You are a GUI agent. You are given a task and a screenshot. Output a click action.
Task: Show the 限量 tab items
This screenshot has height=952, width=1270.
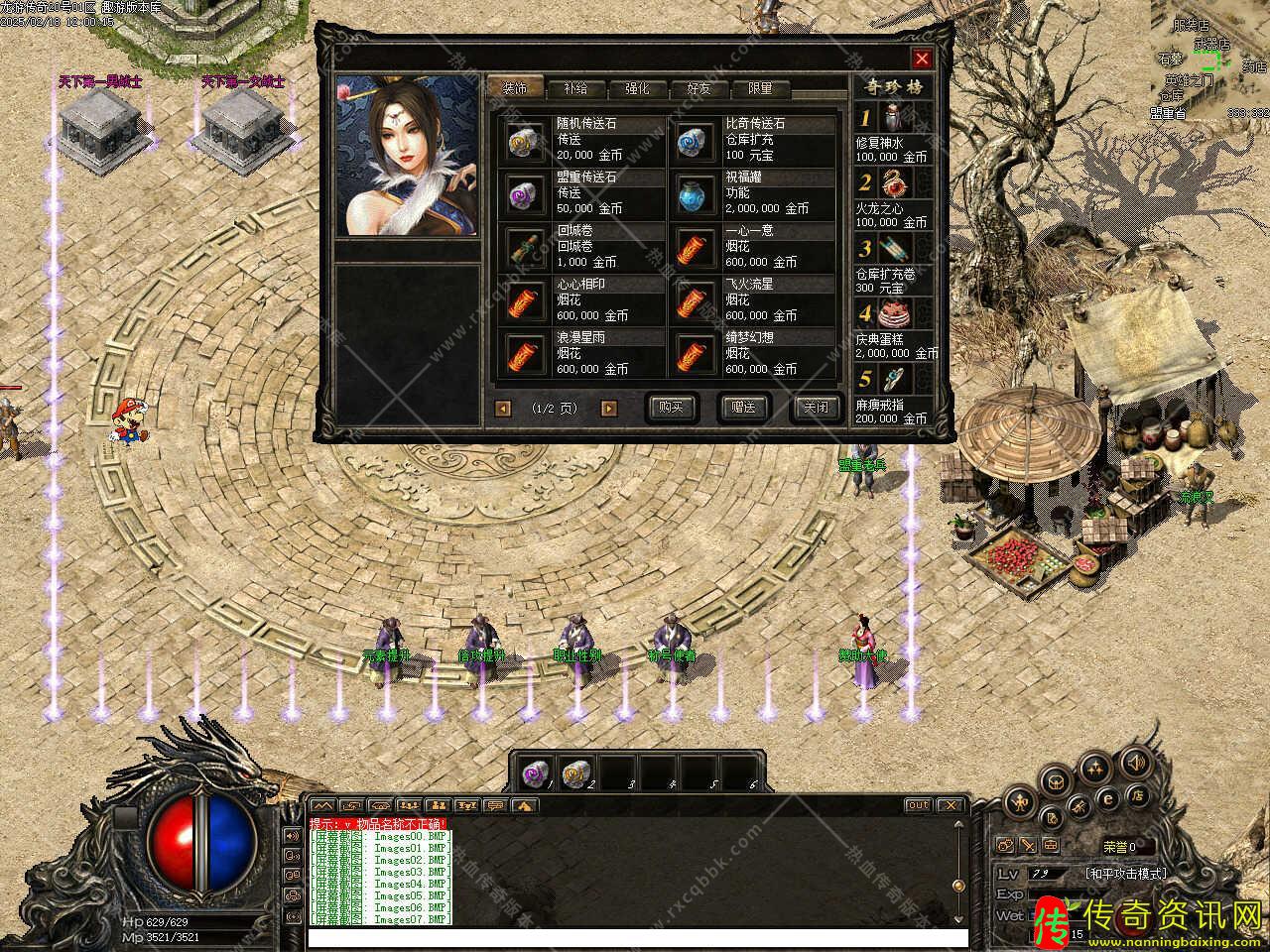[760, 88]
